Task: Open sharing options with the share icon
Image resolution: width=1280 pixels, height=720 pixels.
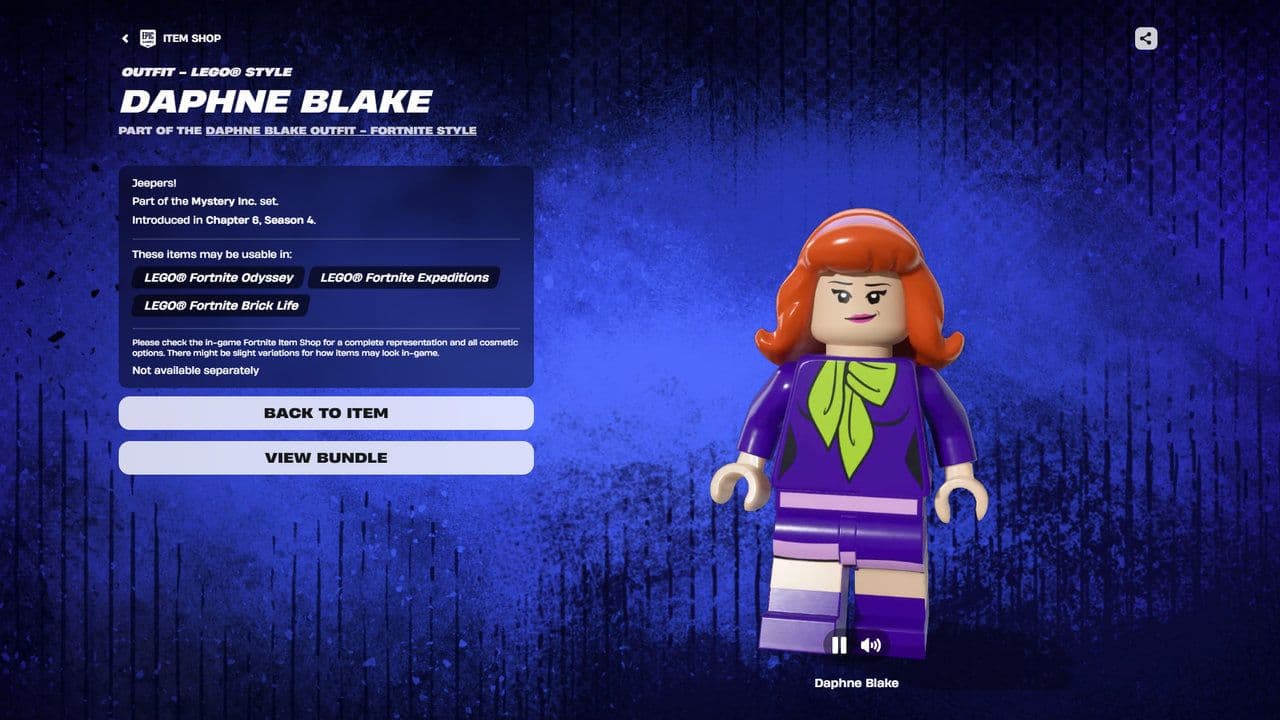Action: [x=1144, y=38]
